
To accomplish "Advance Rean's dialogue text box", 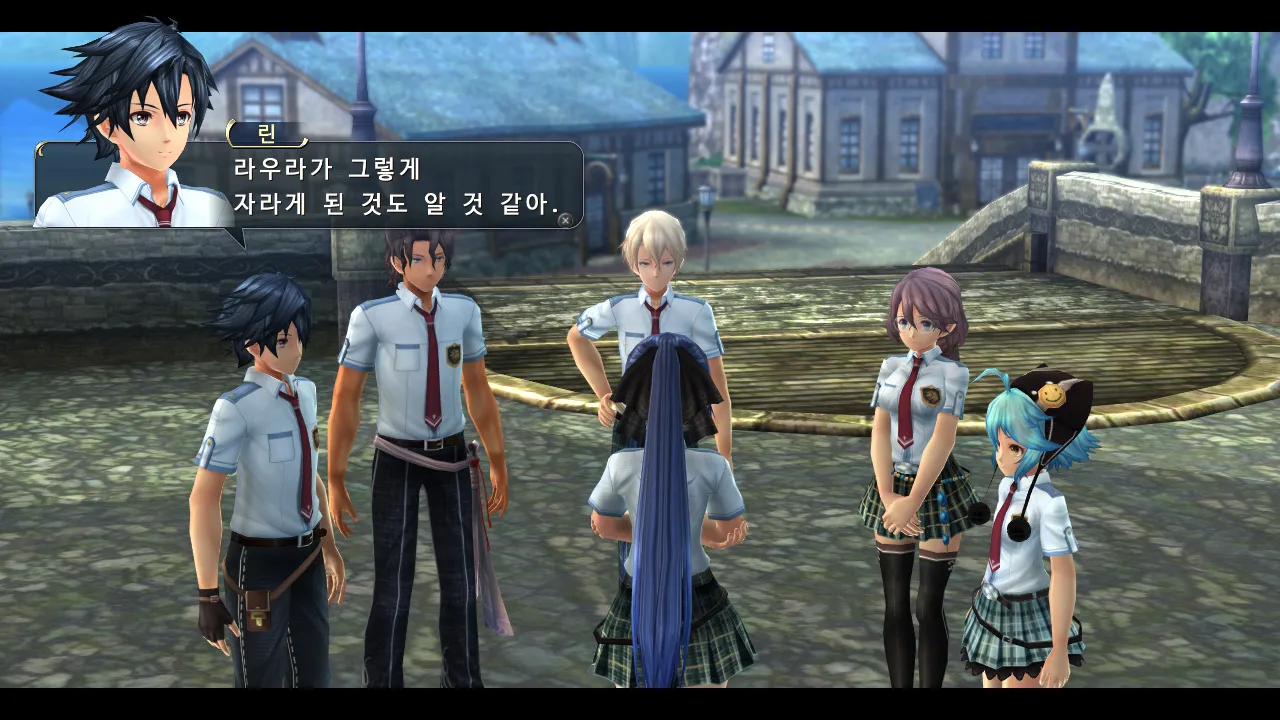I will pyautogui.click(x=566, y=219).
